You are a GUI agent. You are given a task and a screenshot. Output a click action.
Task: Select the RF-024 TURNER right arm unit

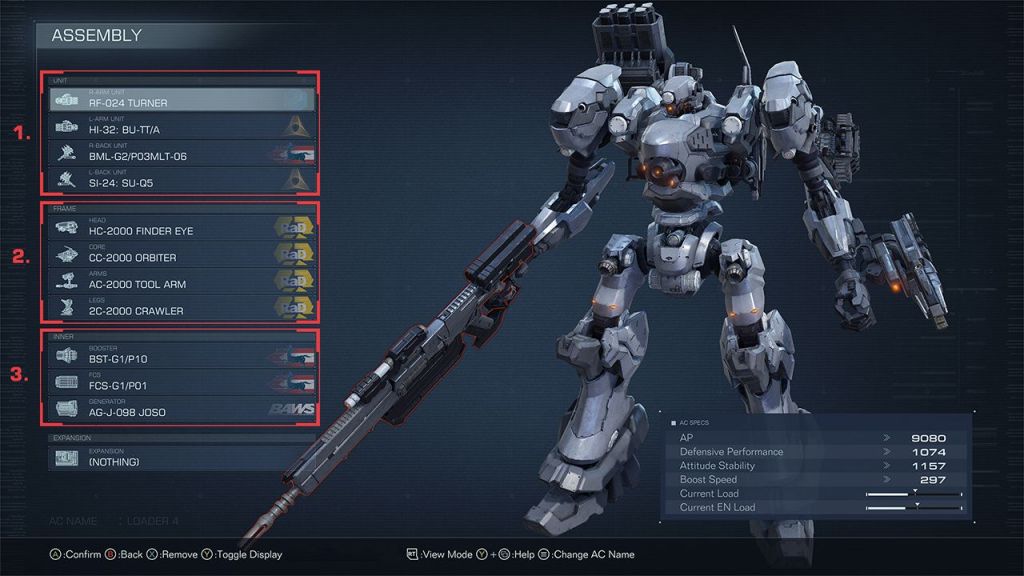(x=181, y=100)
